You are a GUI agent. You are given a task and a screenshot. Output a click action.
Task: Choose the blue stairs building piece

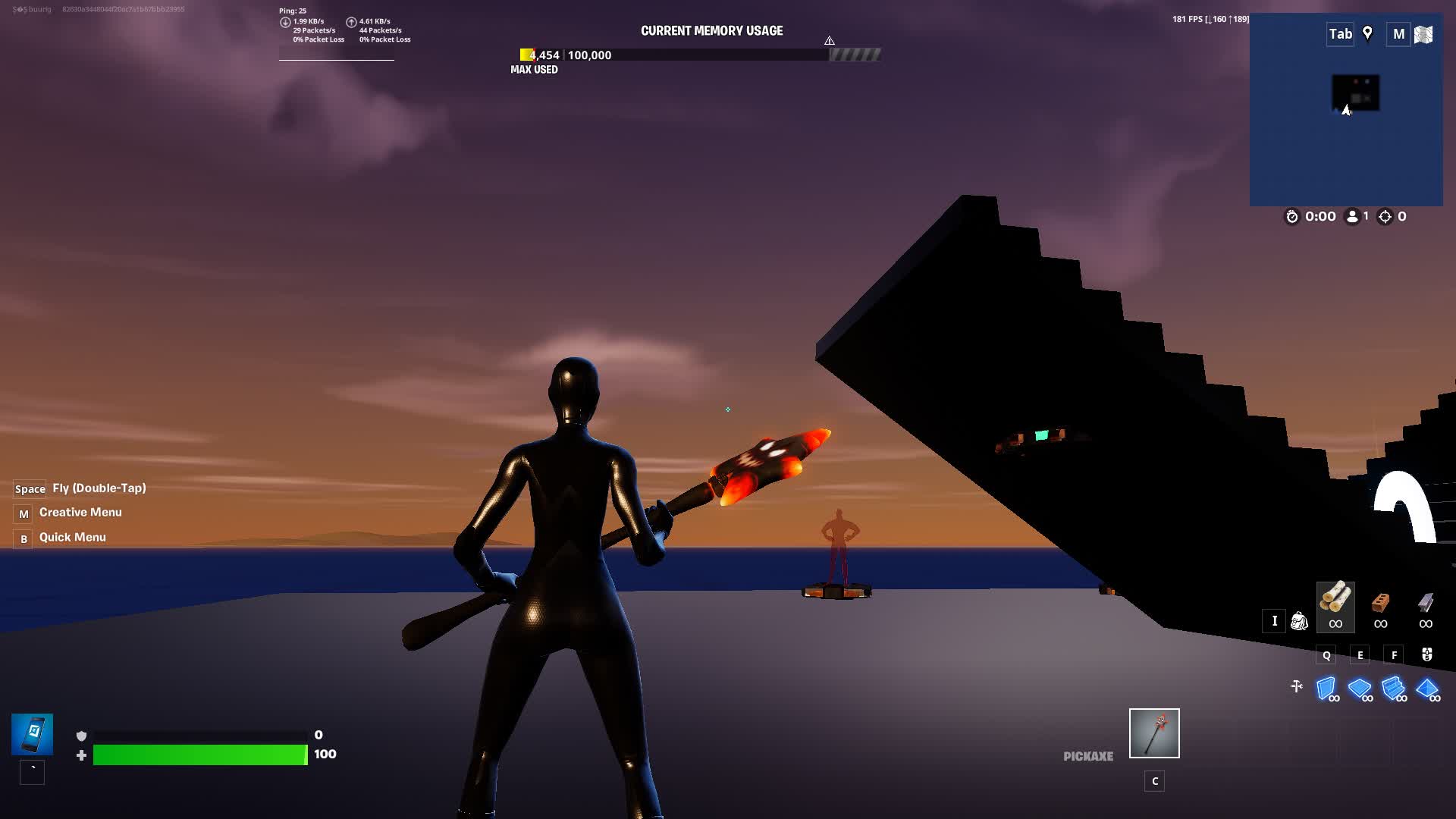pos(1393,689)
